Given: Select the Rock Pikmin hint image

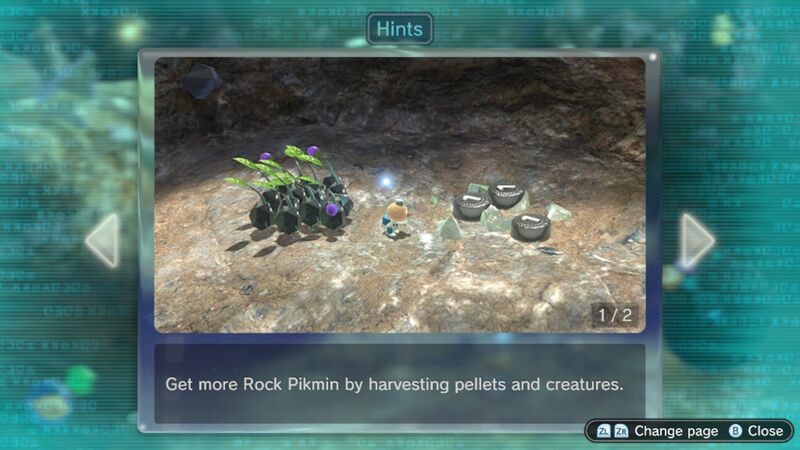Looking at the screenshot, I should click(400, 195).
